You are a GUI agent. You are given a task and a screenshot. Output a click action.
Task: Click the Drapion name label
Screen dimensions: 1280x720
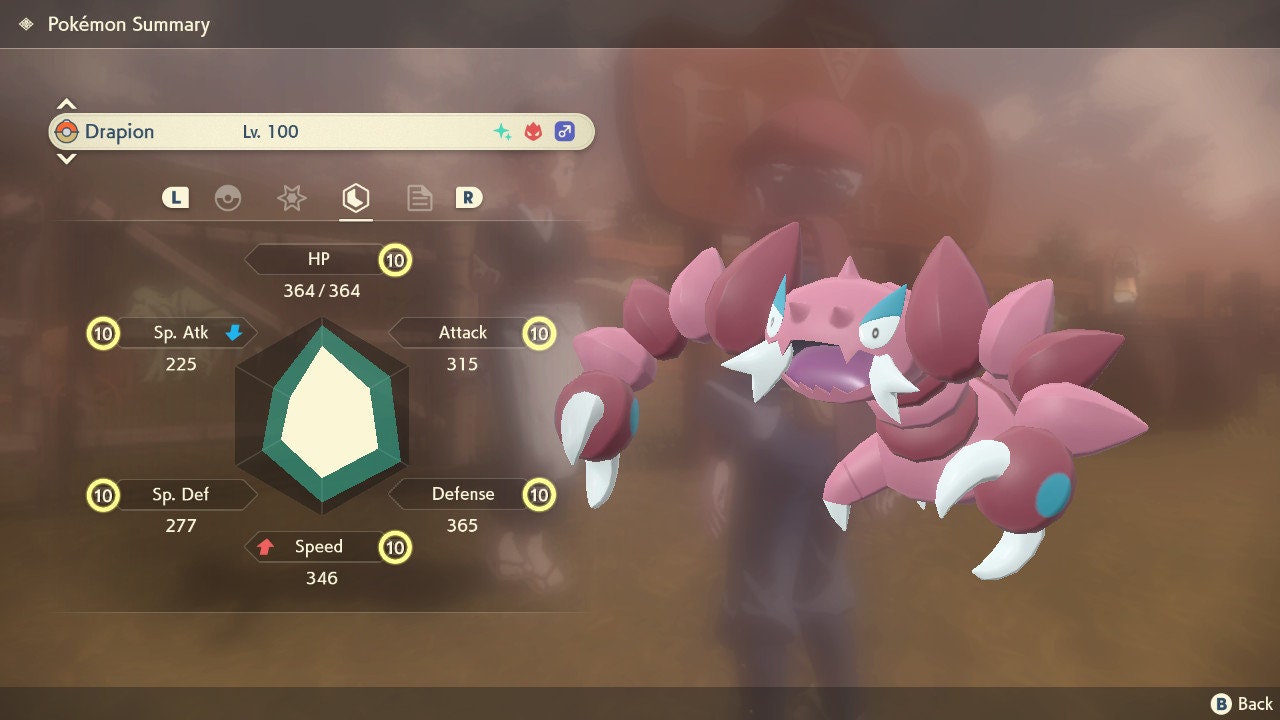[x=121, y=131]
